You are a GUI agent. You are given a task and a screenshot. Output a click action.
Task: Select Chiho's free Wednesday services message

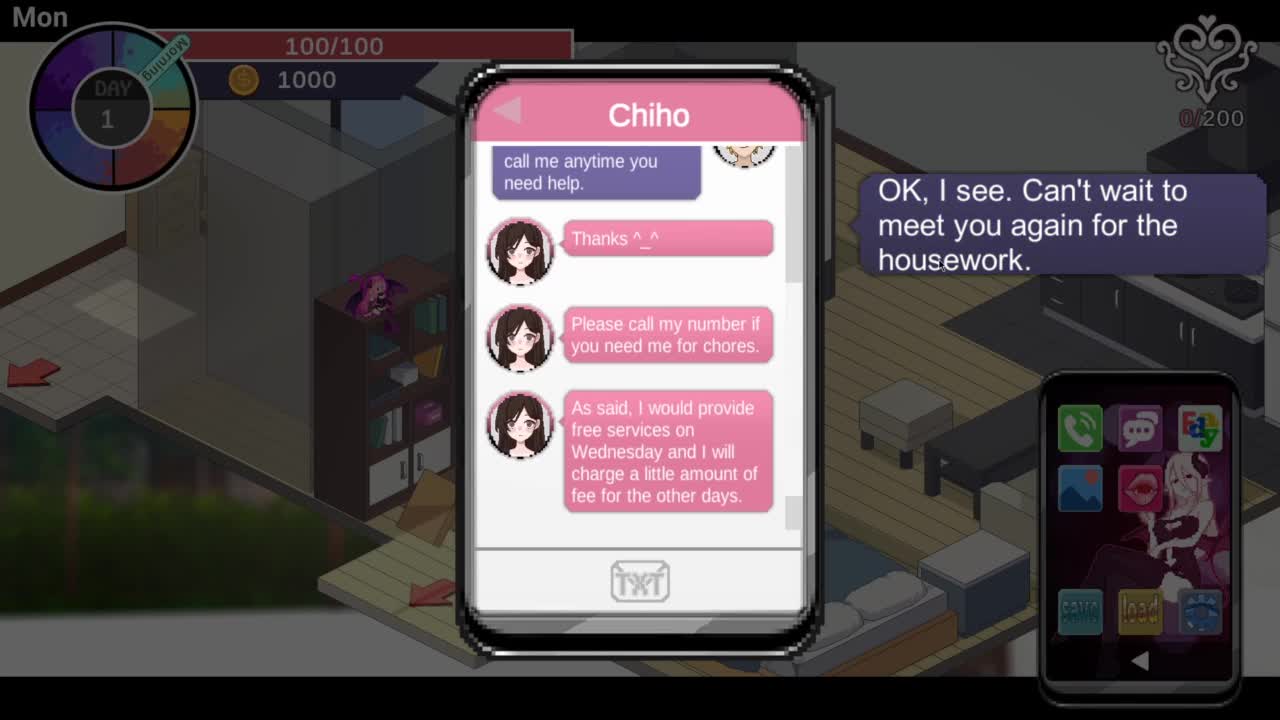668,452
